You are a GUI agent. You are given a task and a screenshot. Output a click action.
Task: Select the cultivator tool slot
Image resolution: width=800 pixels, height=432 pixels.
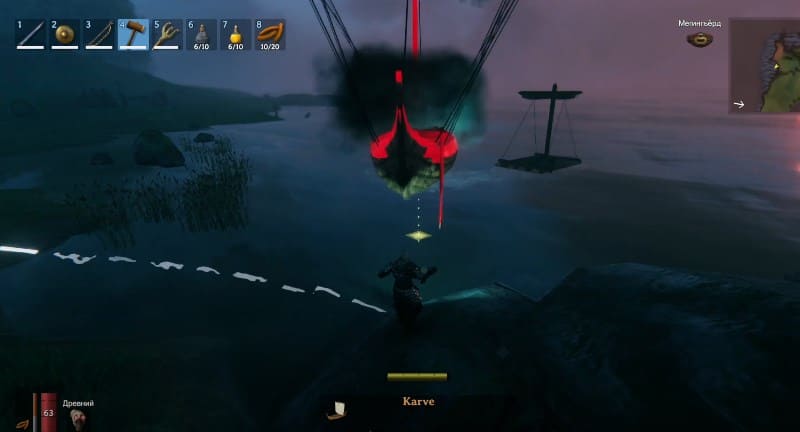coord(167,35)
